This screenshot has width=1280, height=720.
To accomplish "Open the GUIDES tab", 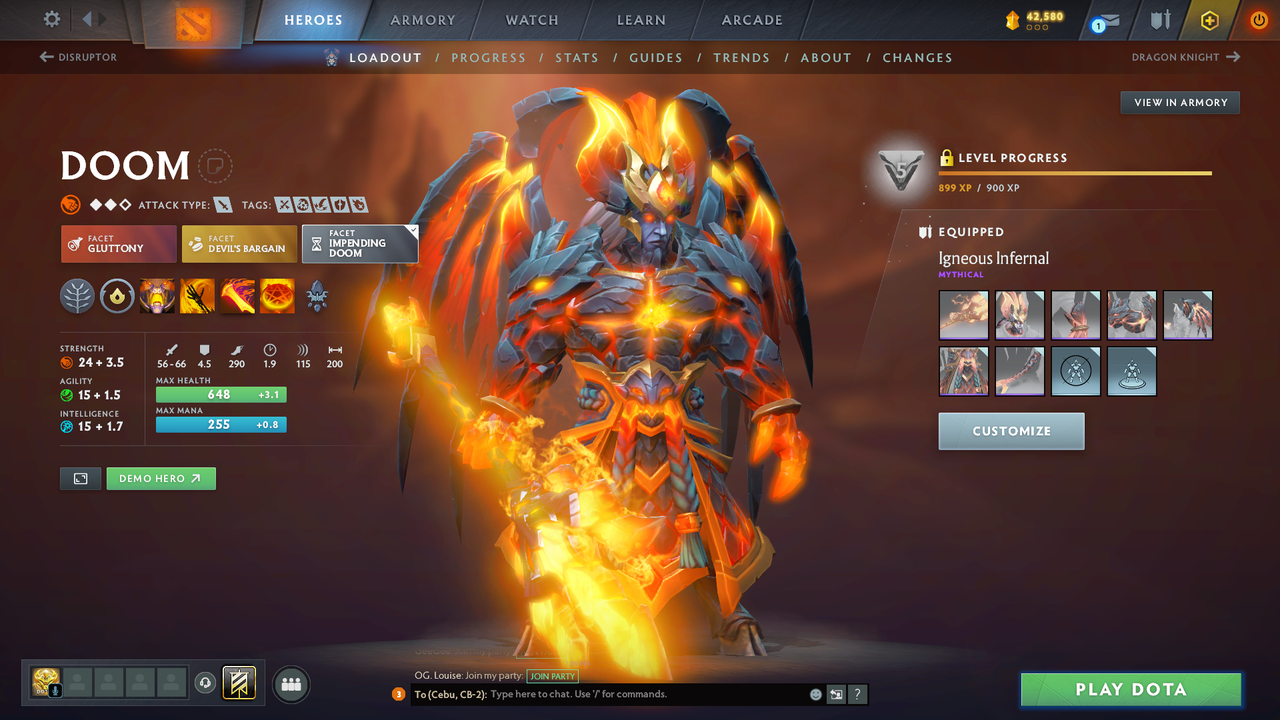I will coord(656,57).
